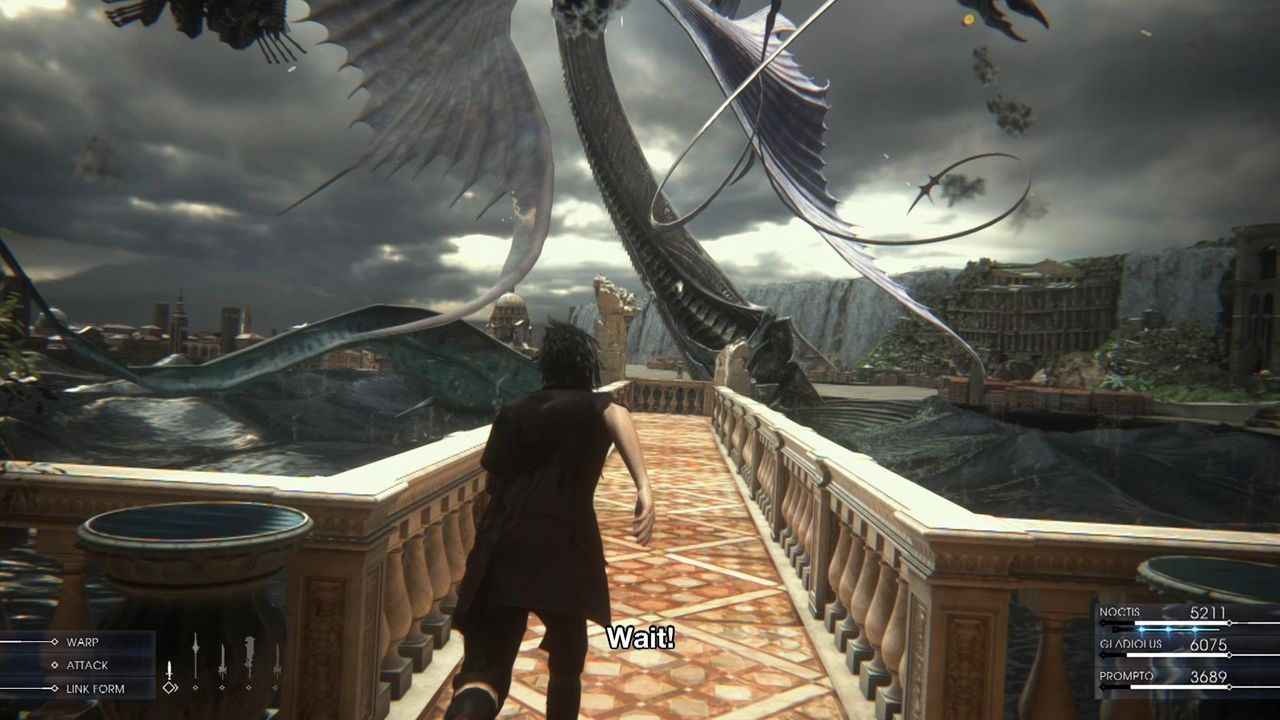Image resolution: width=1280 pixels, height=720 pixels.
Task: Click the diamond marker beside LINK FORM
Action: 54,687
